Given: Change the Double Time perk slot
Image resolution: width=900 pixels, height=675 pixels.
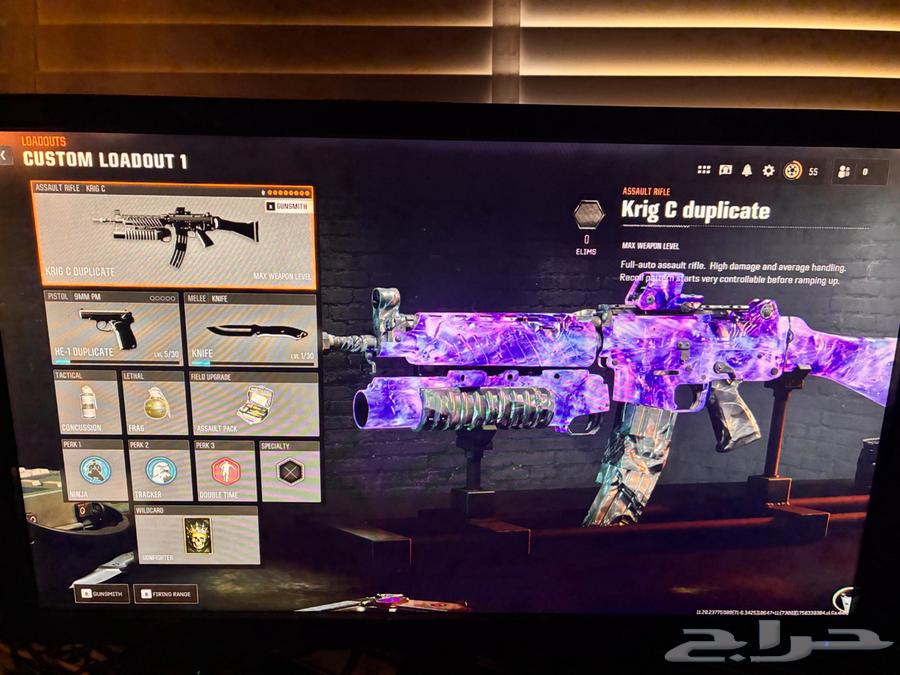Looking at the screenshot, I should [x=225, y=470].
